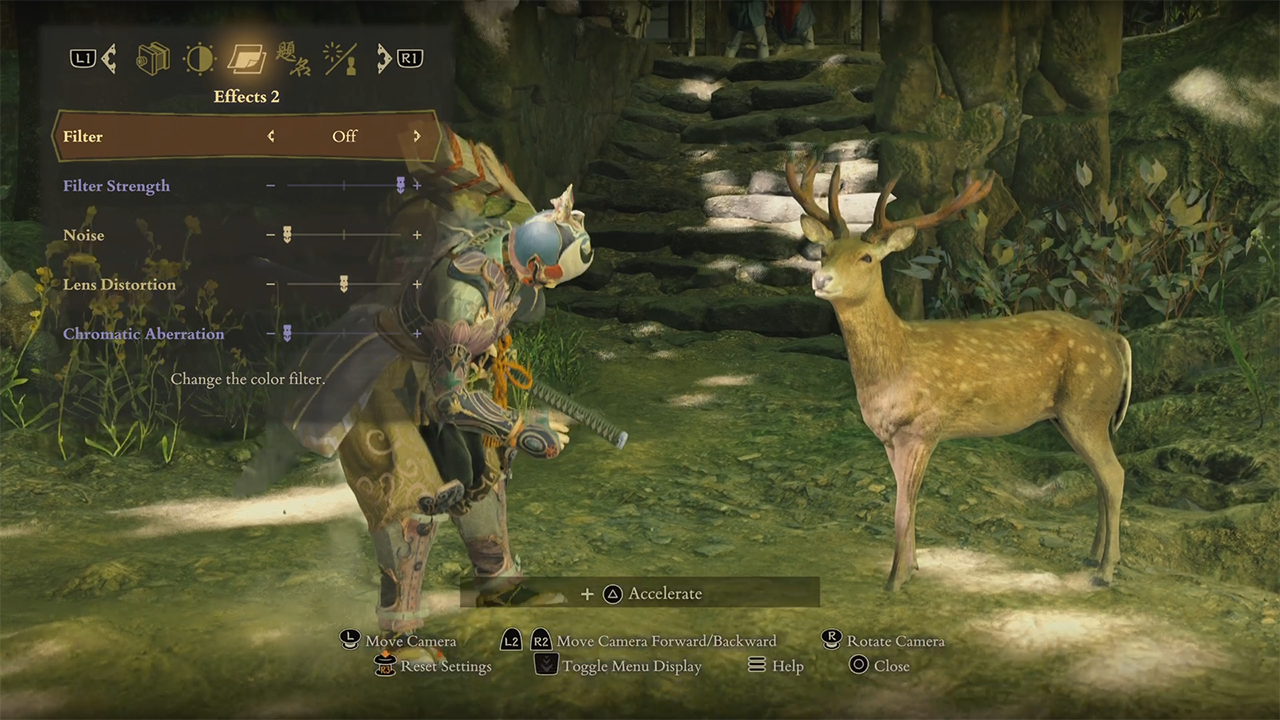Switch to the camera settings tab

153,59
